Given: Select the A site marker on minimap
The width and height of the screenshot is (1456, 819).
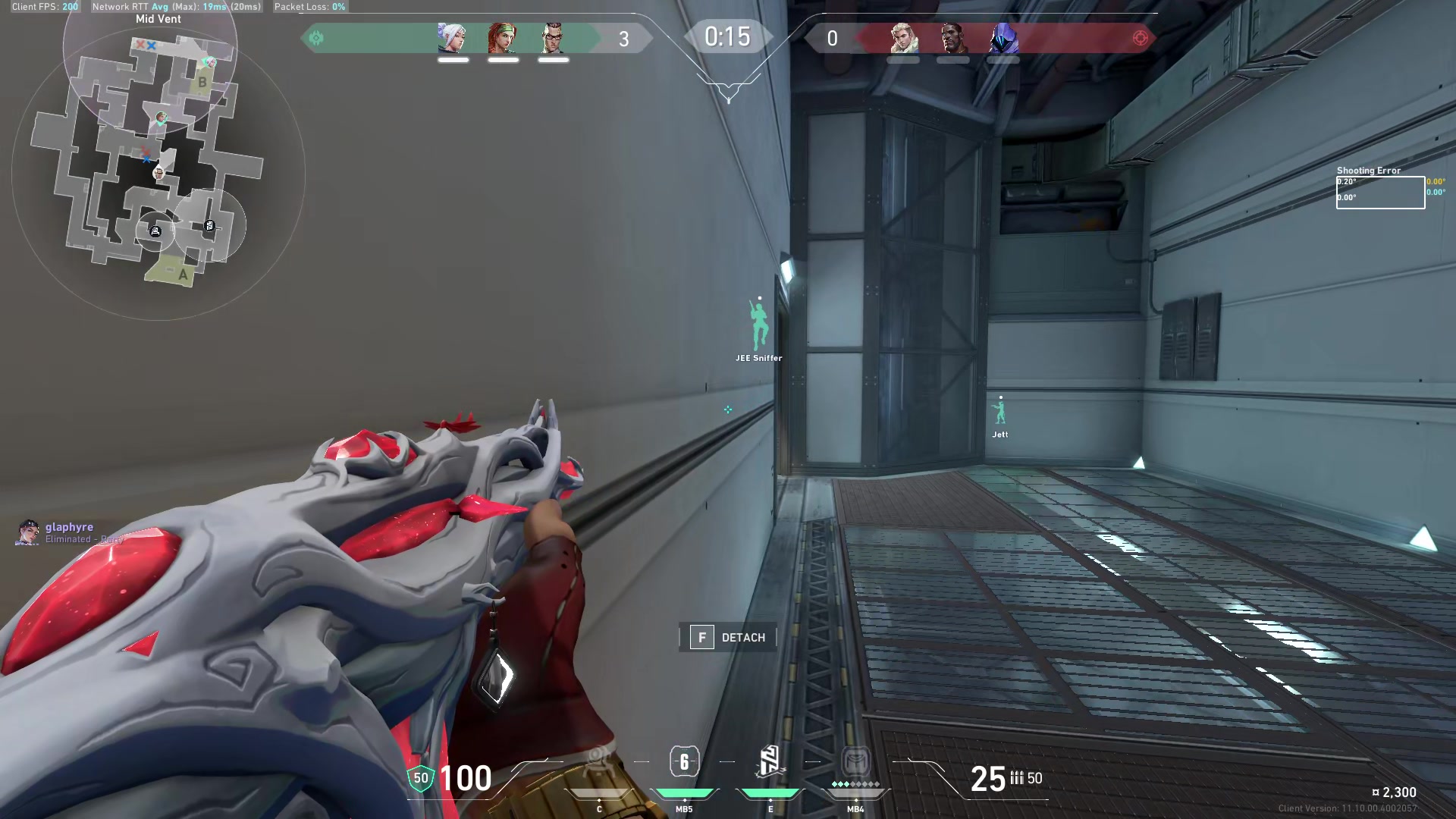Looking at the screenshot, I should pyautogui.click(x=182, y=275).
